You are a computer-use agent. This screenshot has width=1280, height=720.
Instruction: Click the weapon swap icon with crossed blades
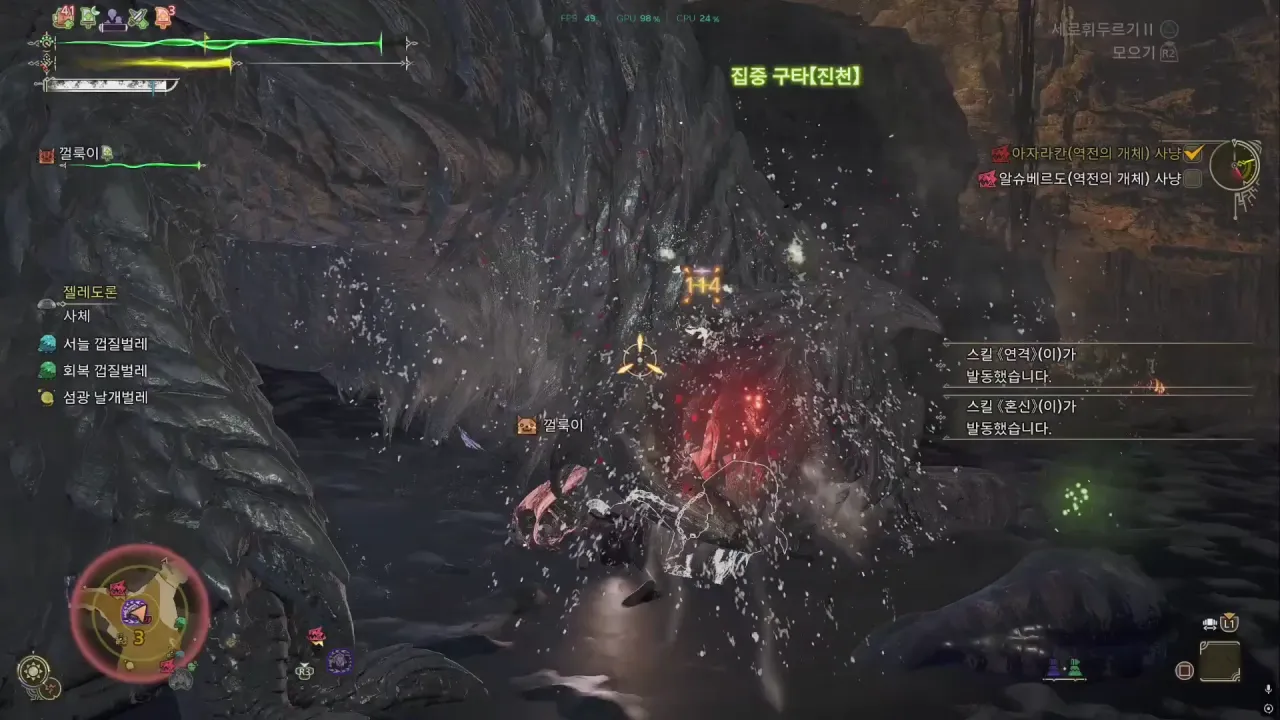(x=137, y=16)
